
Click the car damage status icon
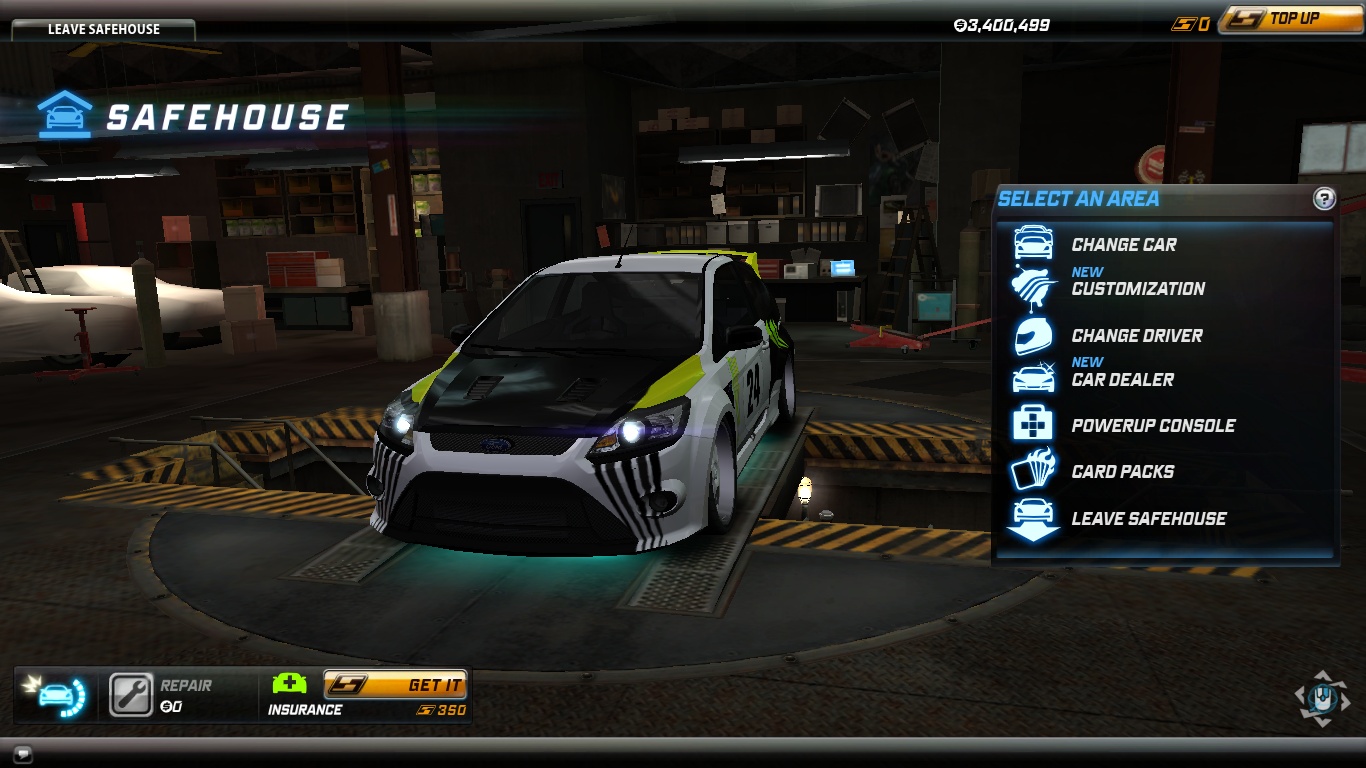coord(58,695)
